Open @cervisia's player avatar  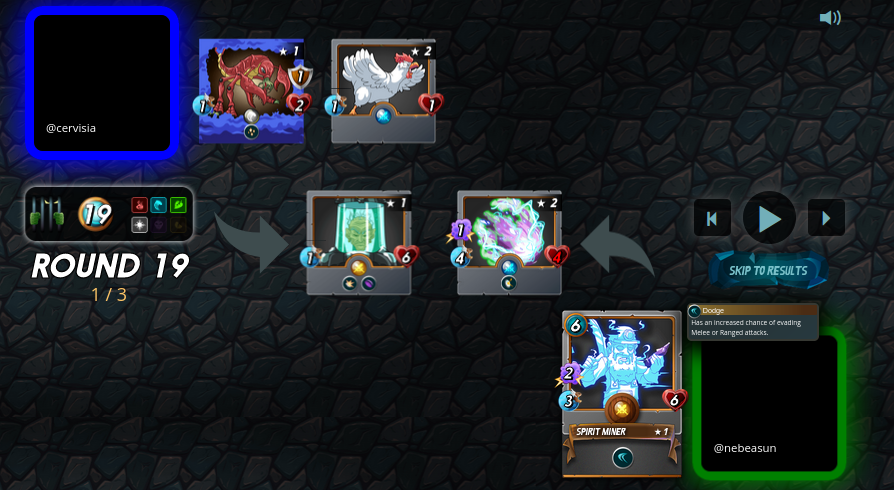[x=103, y=82]
